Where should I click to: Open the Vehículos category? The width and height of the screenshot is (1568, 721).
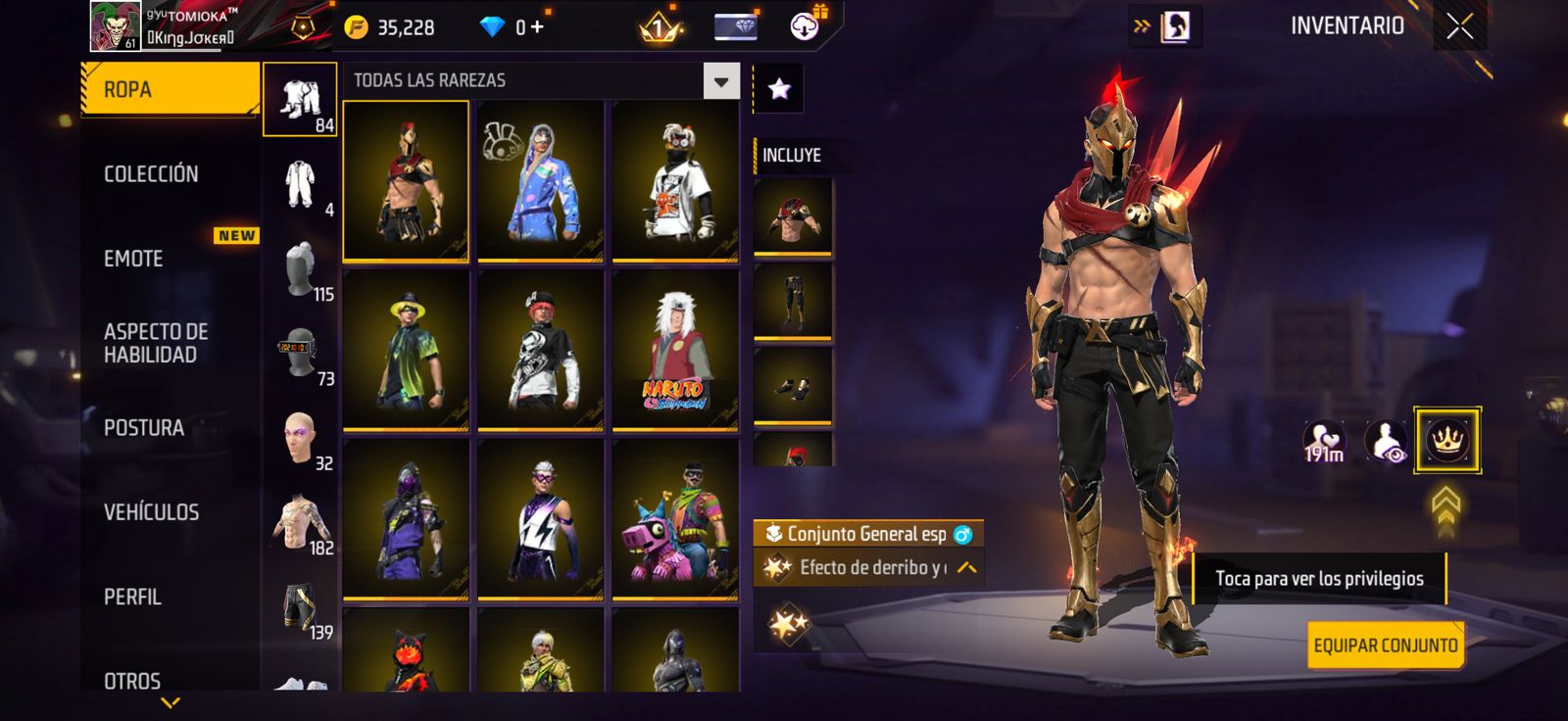151,512
